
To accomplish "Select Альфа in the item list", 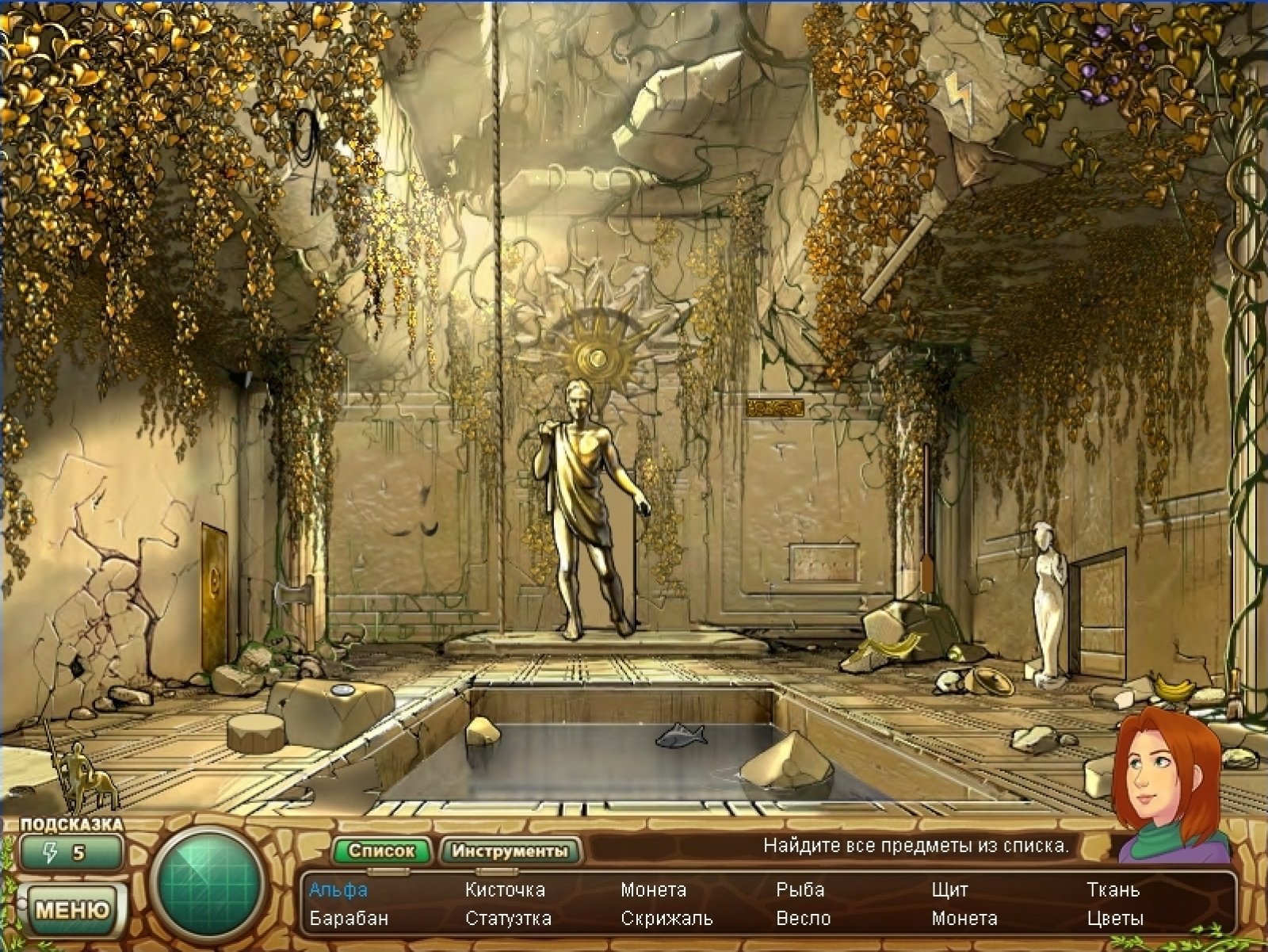I will pos(338,889).
